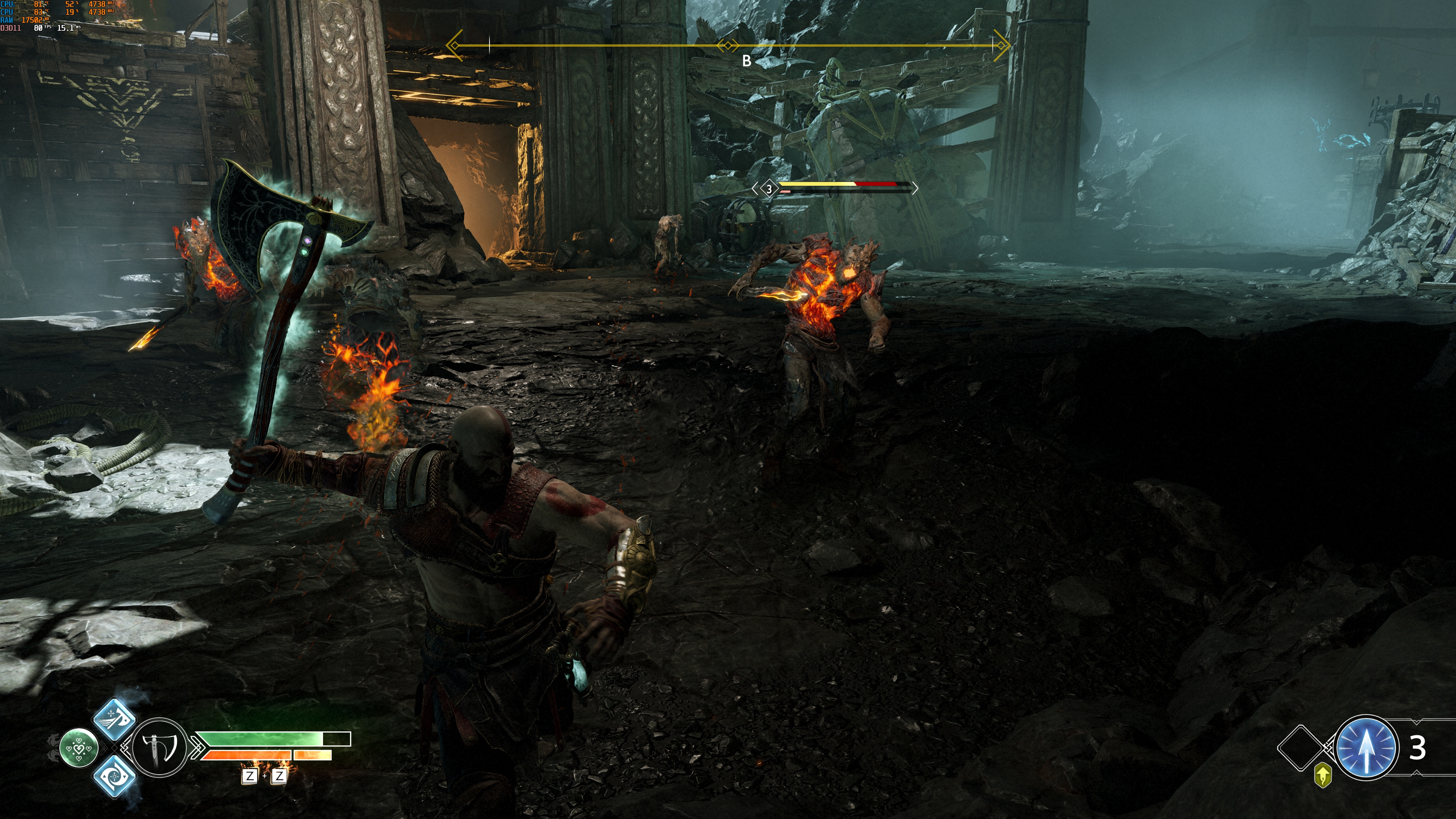This screenshot has width=1456, height=819.
Task: Fire Atreus's blue arrow ability
Action: click(x=1365, y=747)
